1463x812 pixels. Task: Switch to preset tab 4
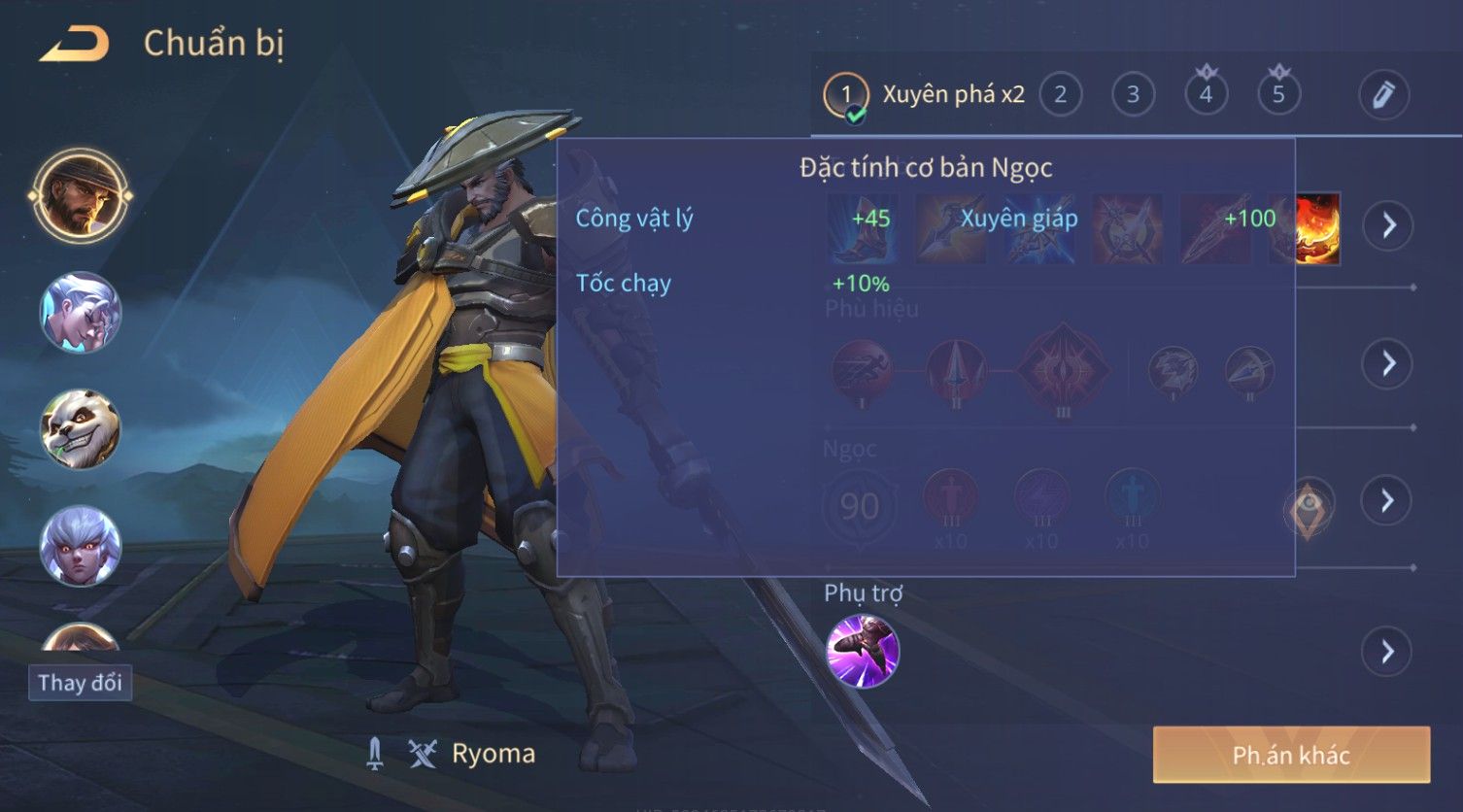pyautogui.click(x=1206, y=94)
